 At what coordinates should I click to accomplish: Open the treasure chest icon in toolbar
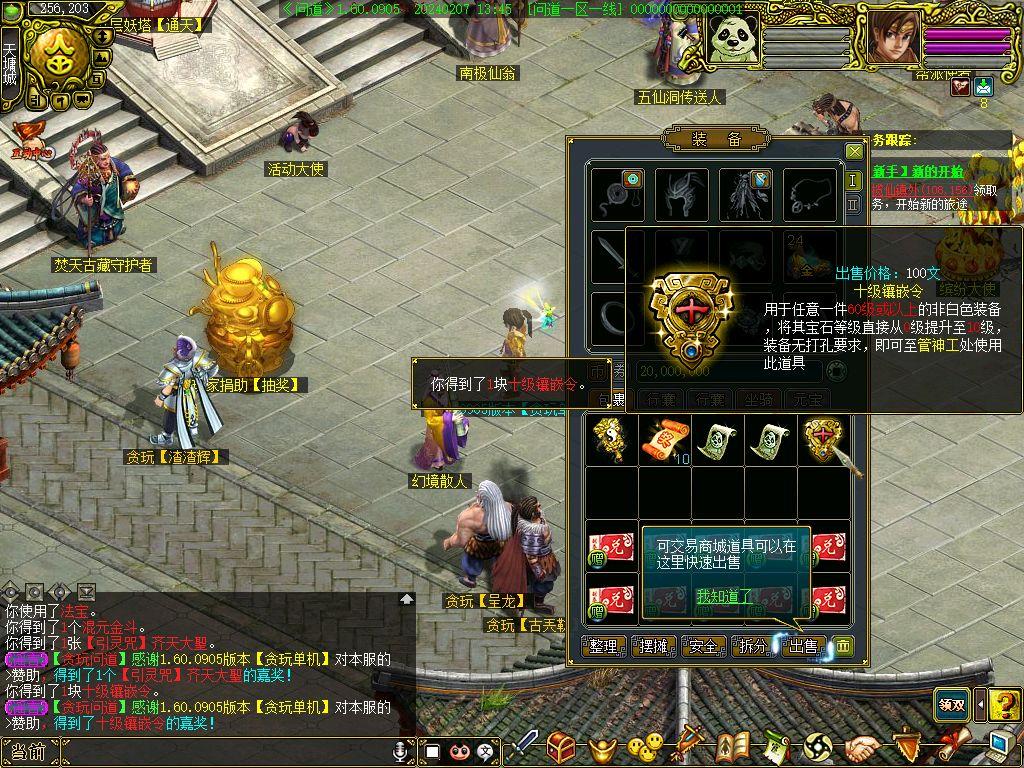(560, 747)
